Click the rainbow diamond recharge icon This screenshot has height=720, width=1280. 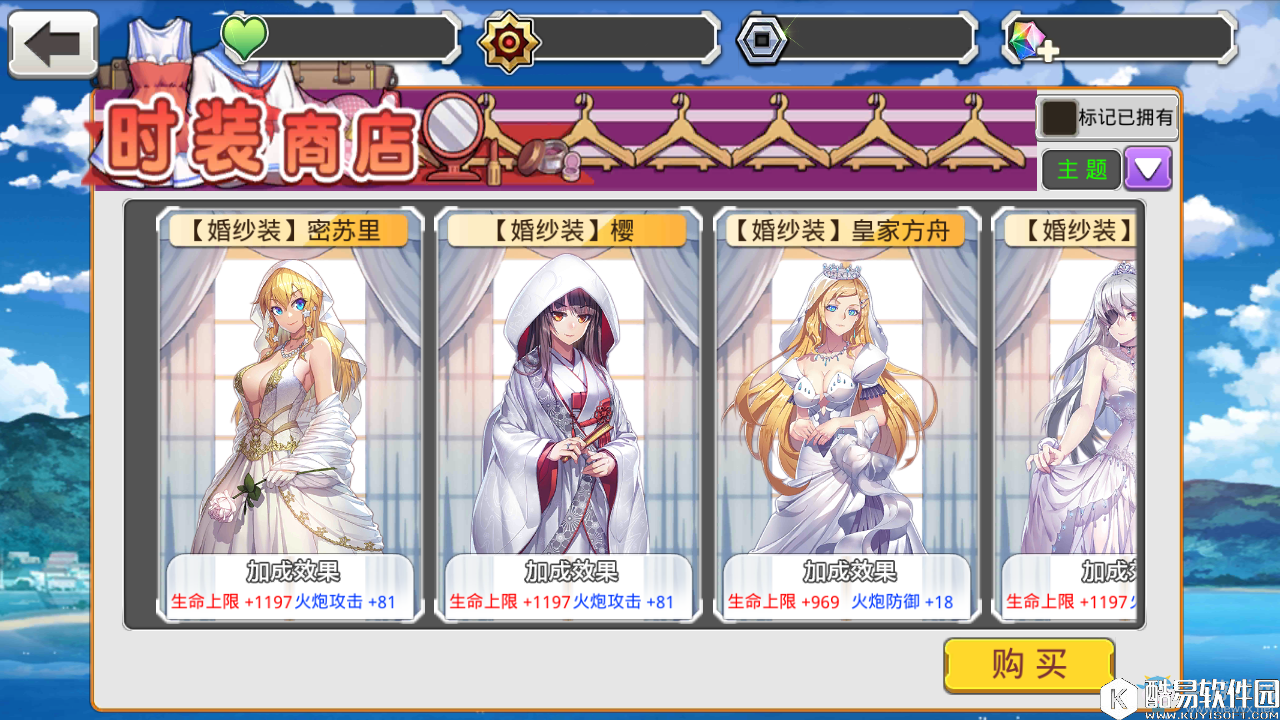(x=1030, y=40)
